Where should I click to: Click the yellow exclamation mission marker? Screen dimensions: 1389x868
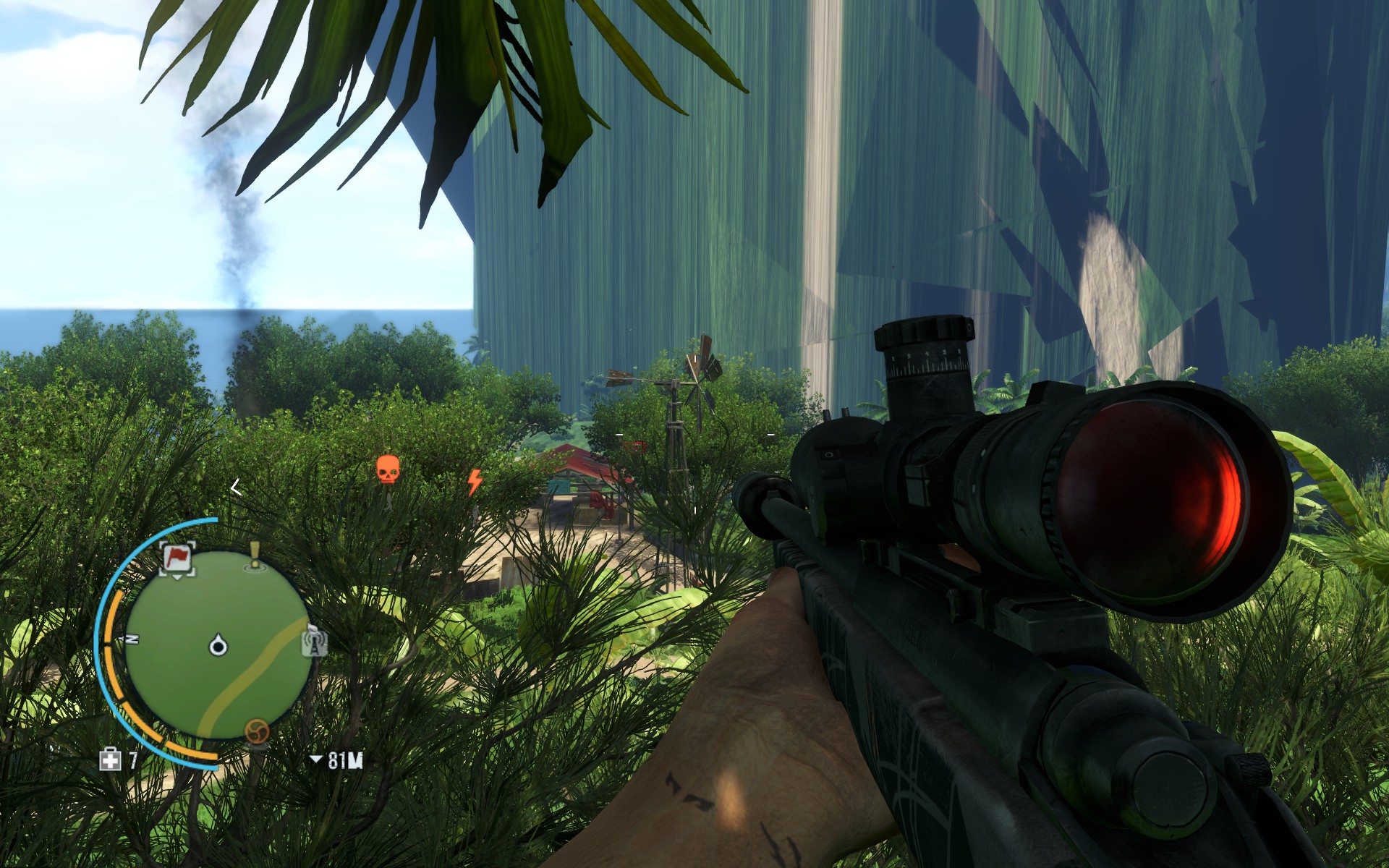255,556
